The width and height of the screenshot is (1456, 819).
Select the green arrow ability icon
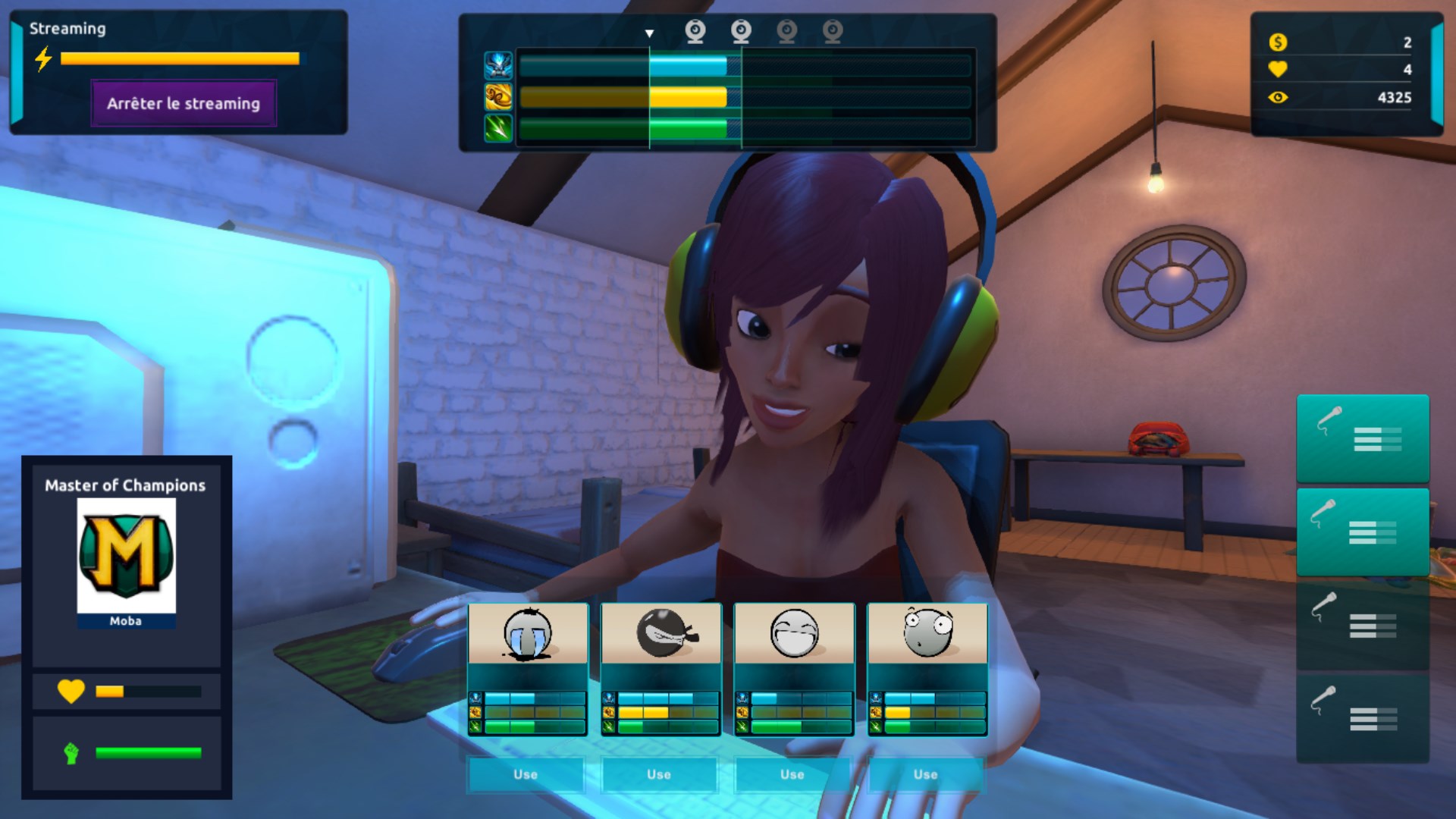(500, 127)
